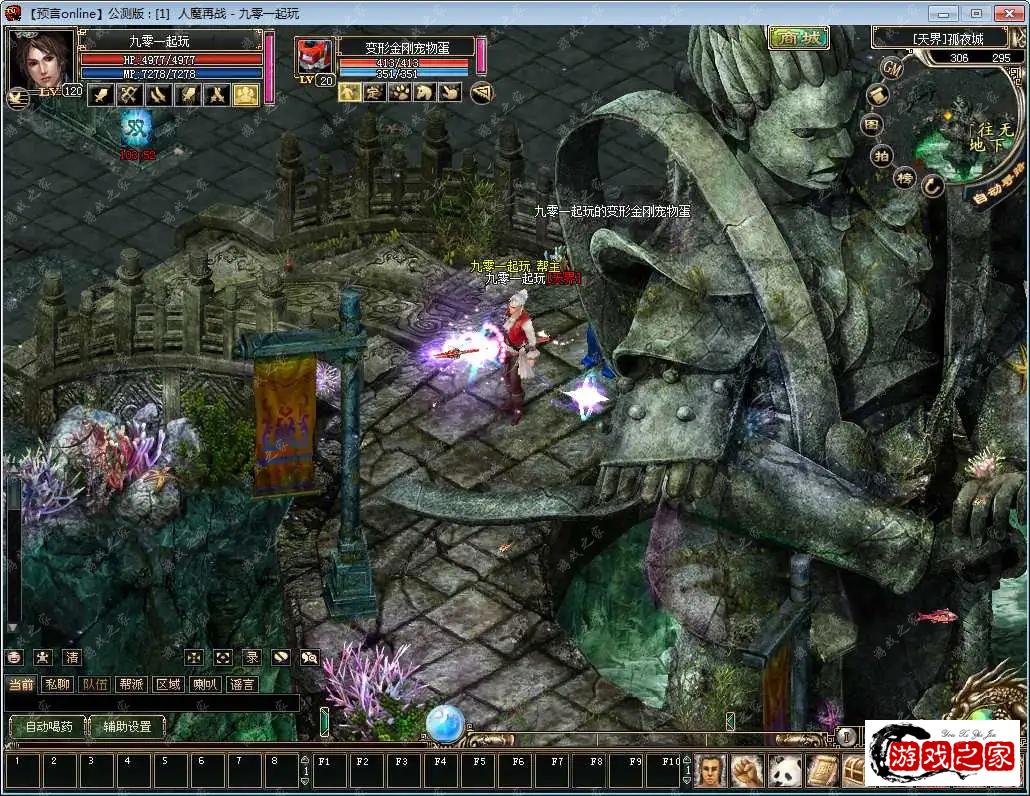
Task: Click the 拍 auction round button
Action: click(x=882, y=155)
